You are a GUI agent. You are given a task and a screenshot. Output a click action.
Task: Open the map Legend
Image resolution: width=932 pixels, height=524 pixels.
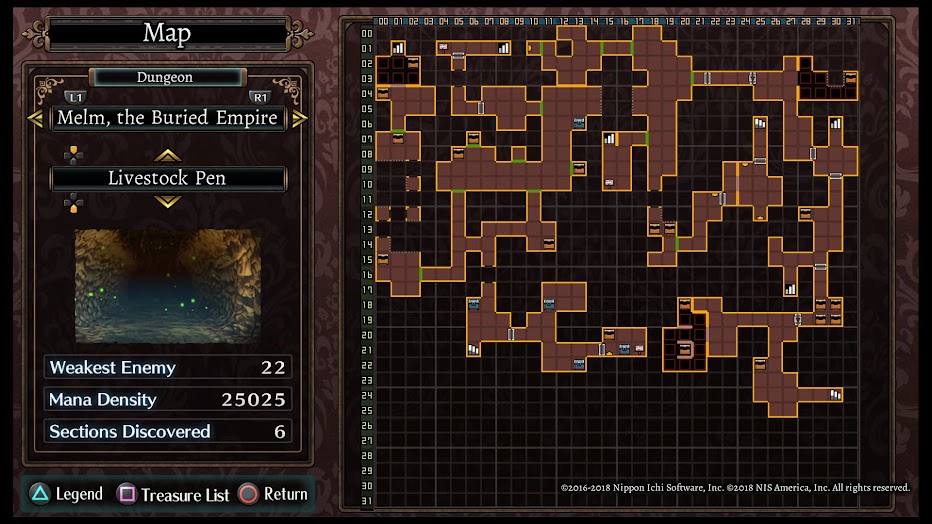point(67,494)
